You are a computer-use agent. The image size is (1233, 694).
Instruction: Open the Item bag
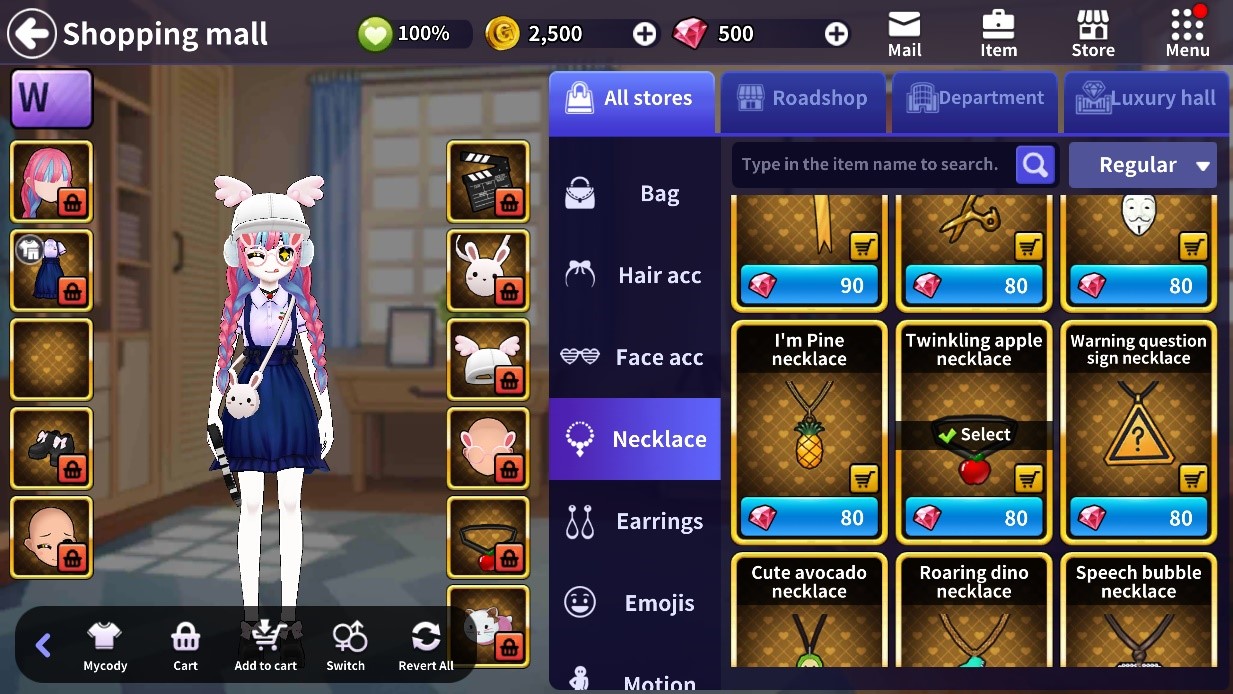[x=998, y=34]
